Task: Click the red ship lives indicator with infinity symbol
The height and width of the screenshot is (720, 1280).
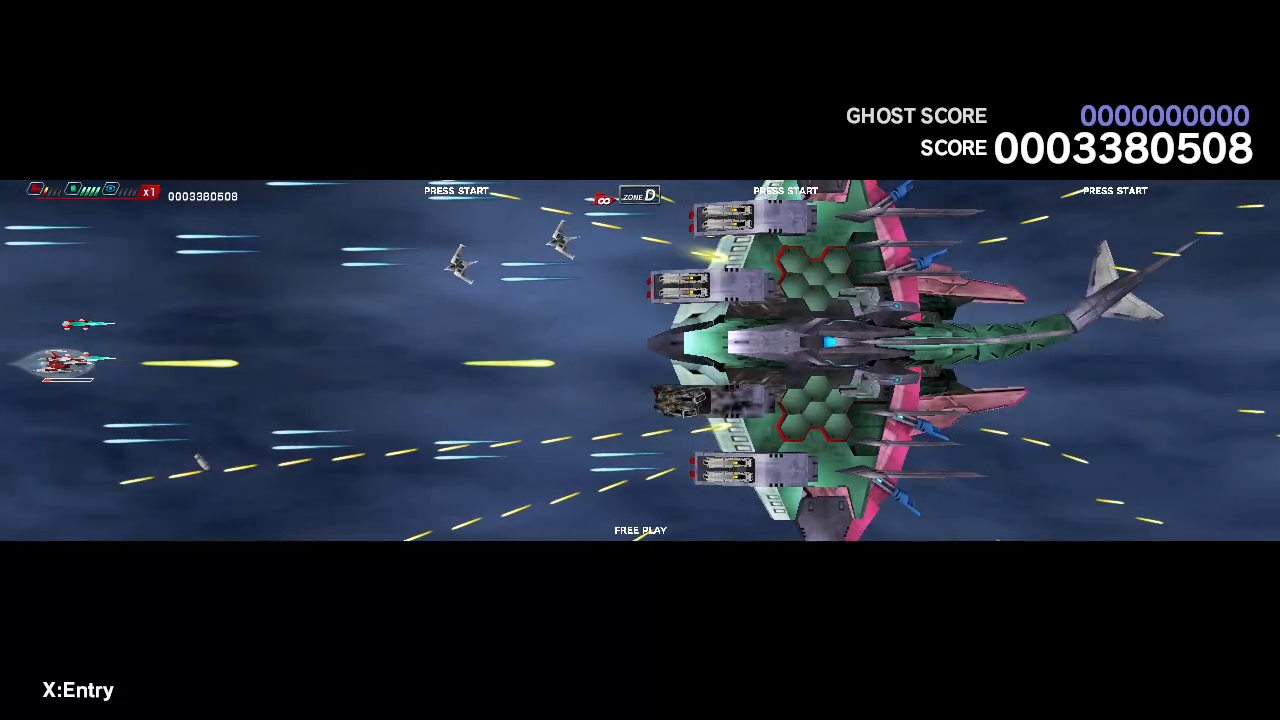Action: pos(602,199)
